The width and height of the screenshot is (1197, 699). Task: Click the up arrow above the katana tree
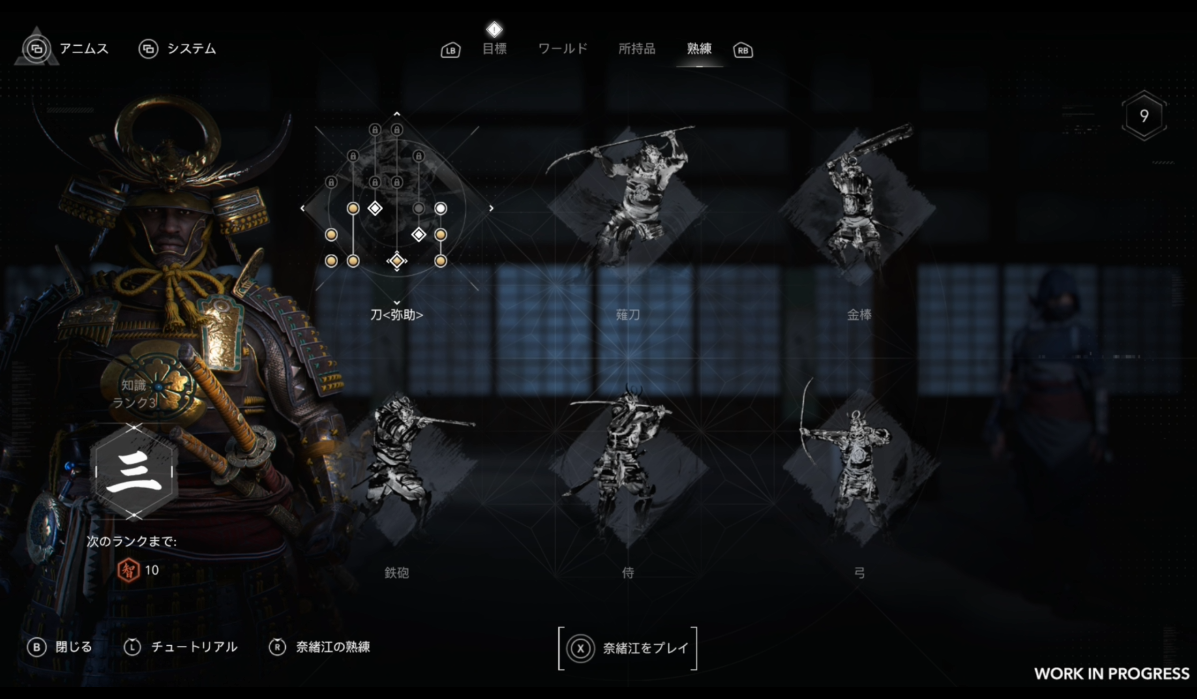(x=397, y=114)
